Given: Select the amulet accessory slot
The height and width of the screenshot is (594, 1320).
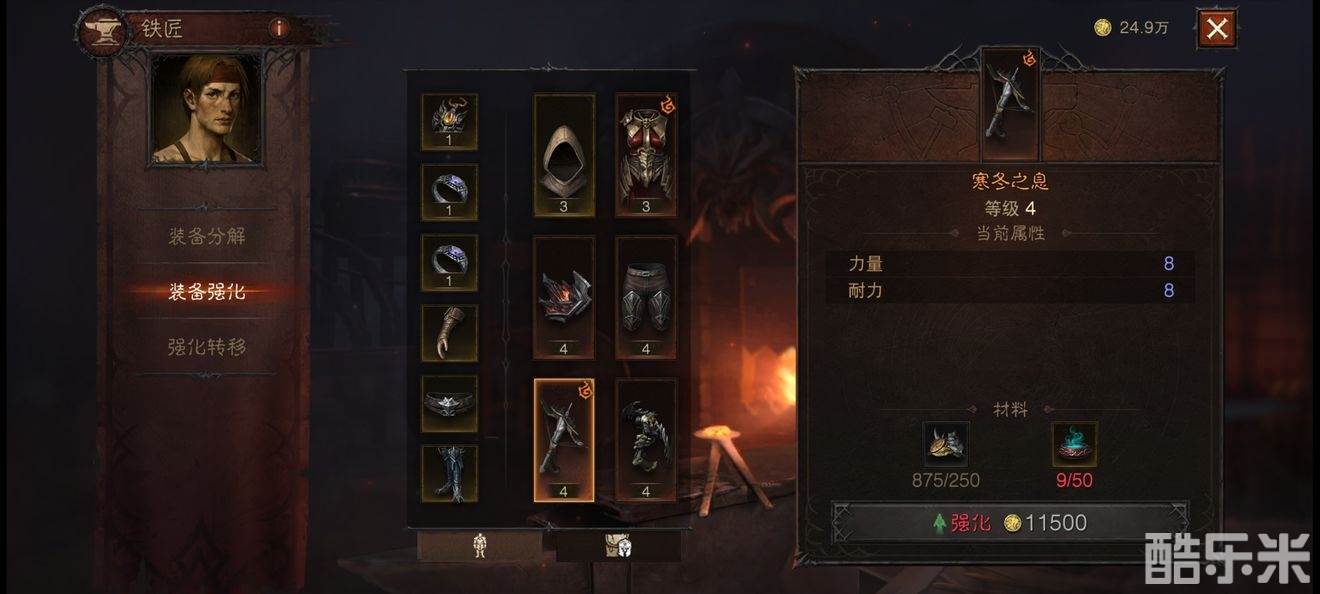Looking at the screenshot, I should [449, 122].
